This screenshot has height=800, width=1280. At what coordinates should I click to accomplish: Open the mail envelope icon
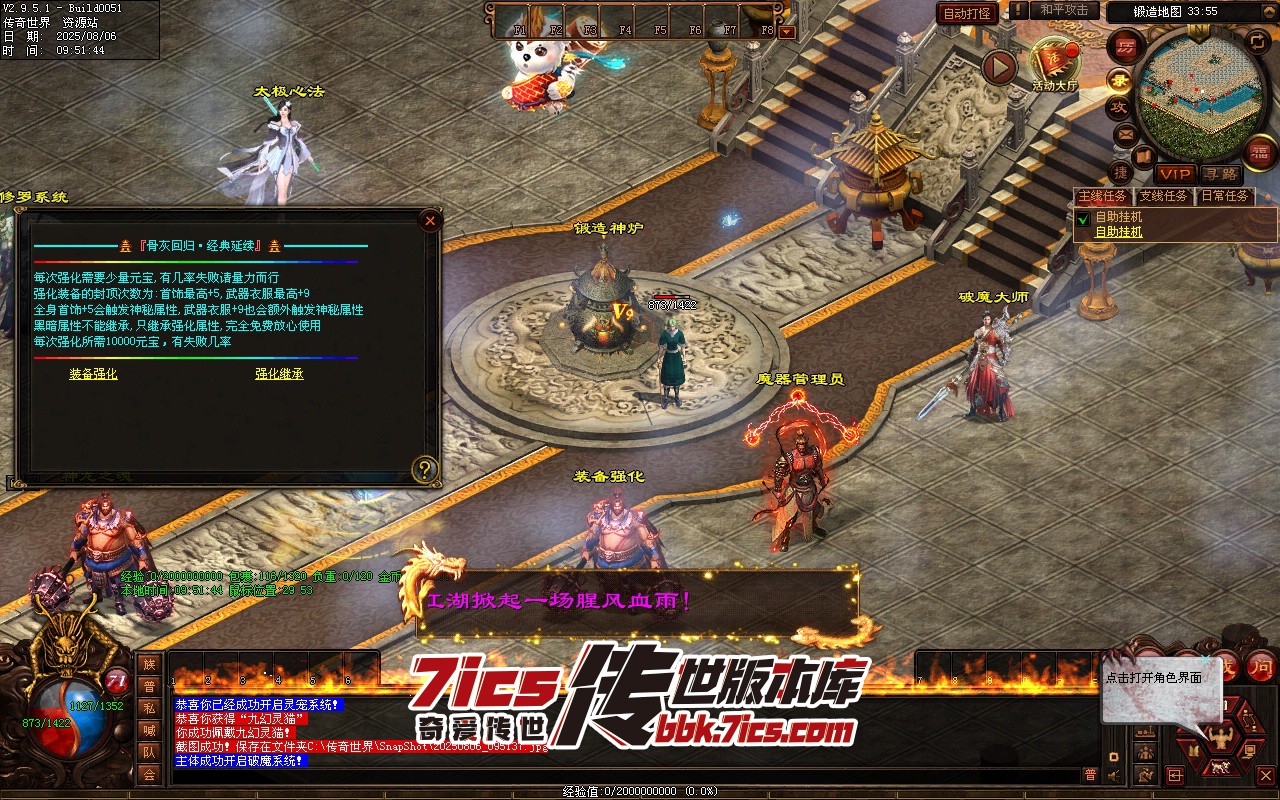[x=1126, y=133]
